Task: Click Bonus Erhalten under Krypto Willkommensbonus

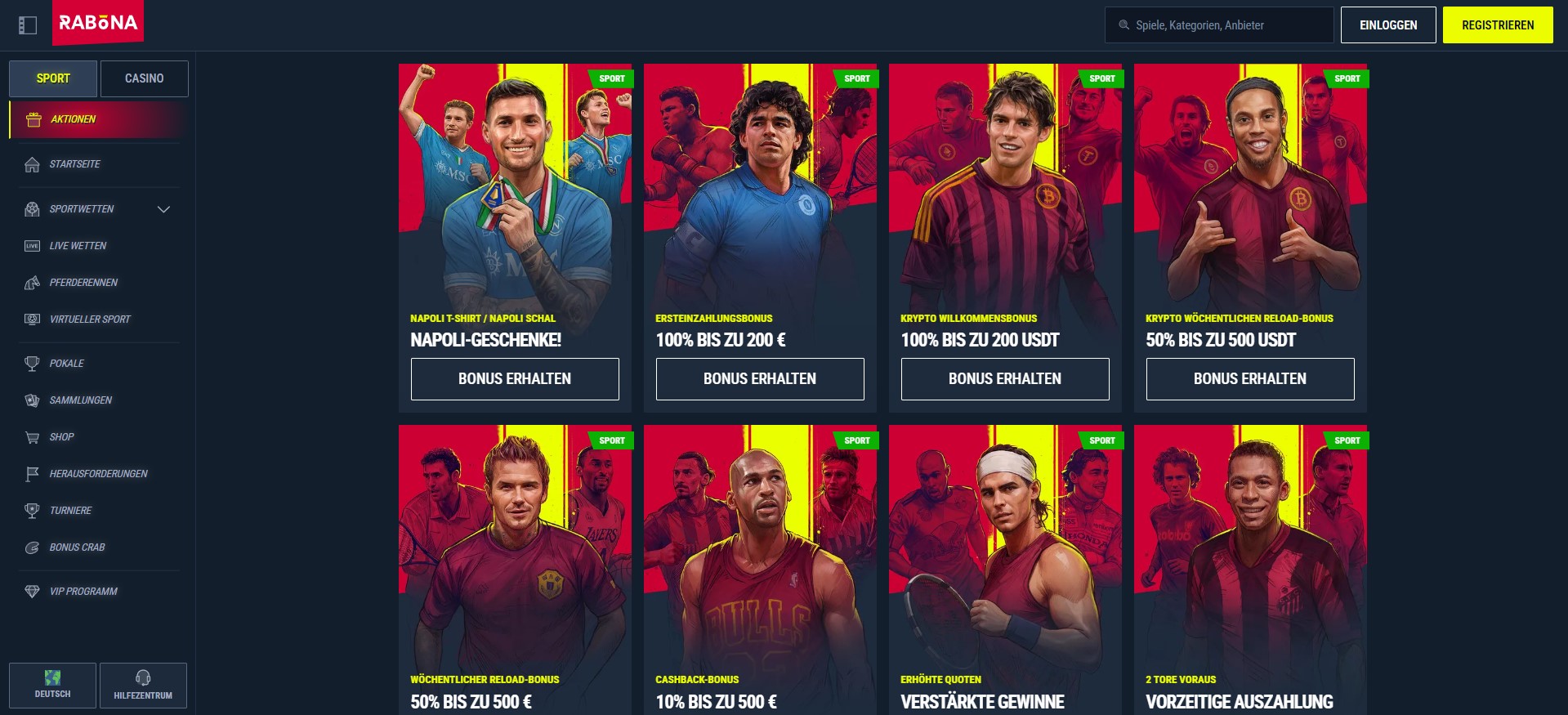Action: click(x=1004, y=378)
